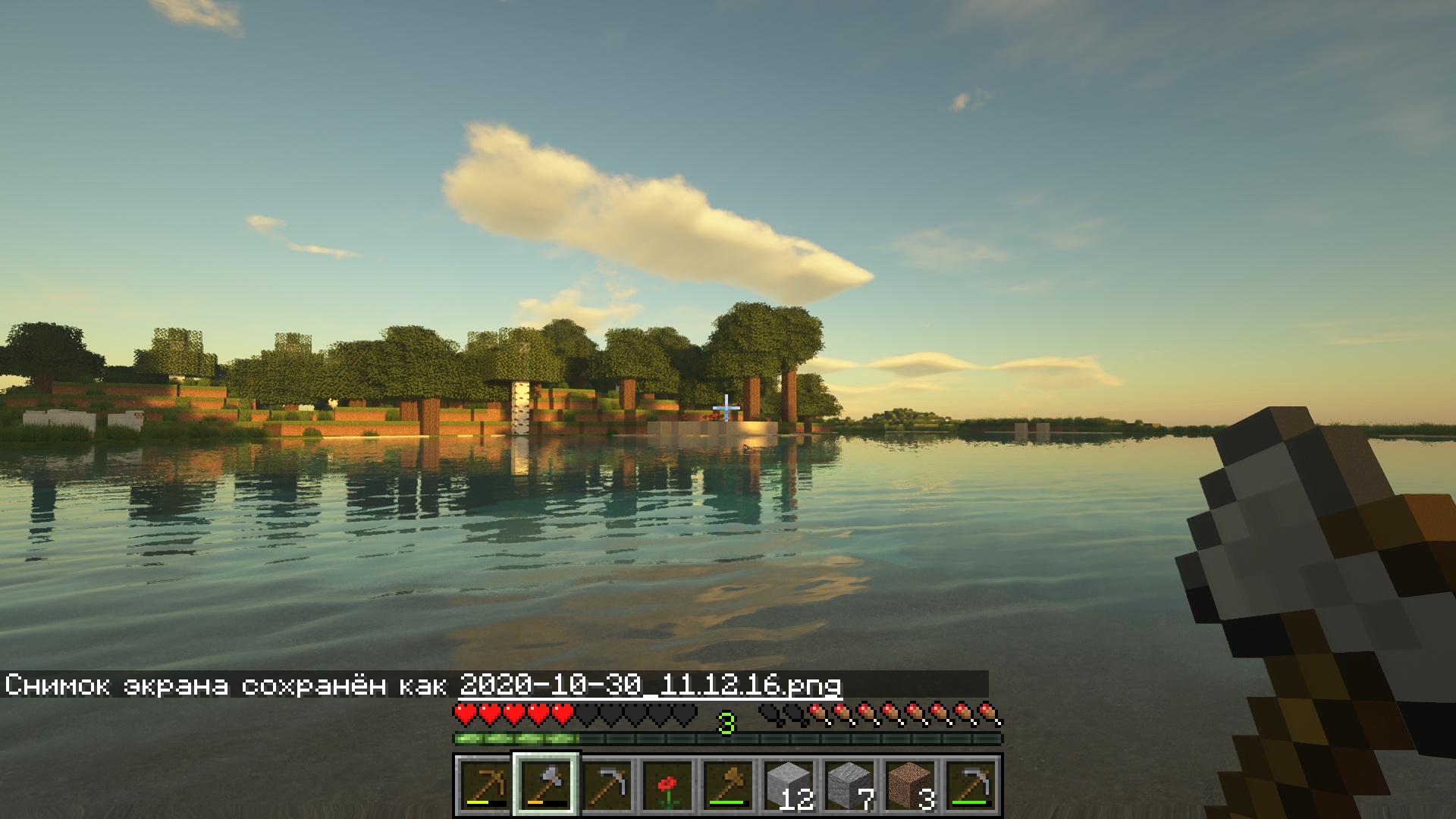1456x819 pixels.
Task: Select the pickaxe in the third hotbar slot
Action: [x=607, y=785]
